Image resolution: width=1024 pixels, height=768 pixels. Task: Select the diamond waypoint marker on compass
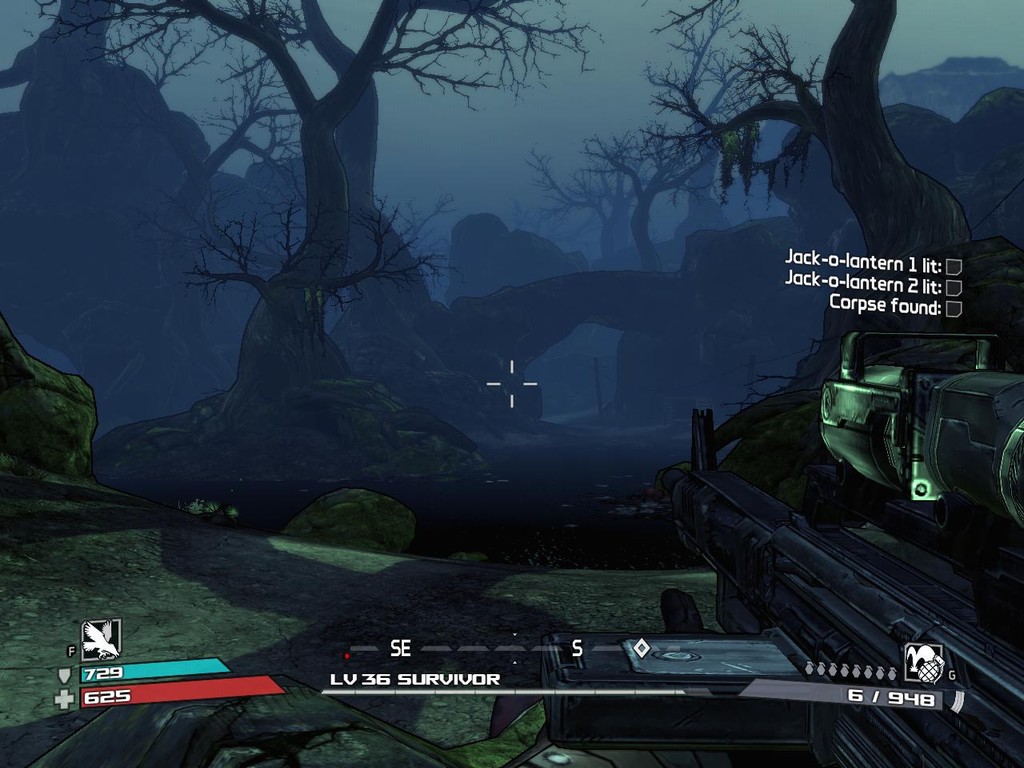click(x=642, y=648)
